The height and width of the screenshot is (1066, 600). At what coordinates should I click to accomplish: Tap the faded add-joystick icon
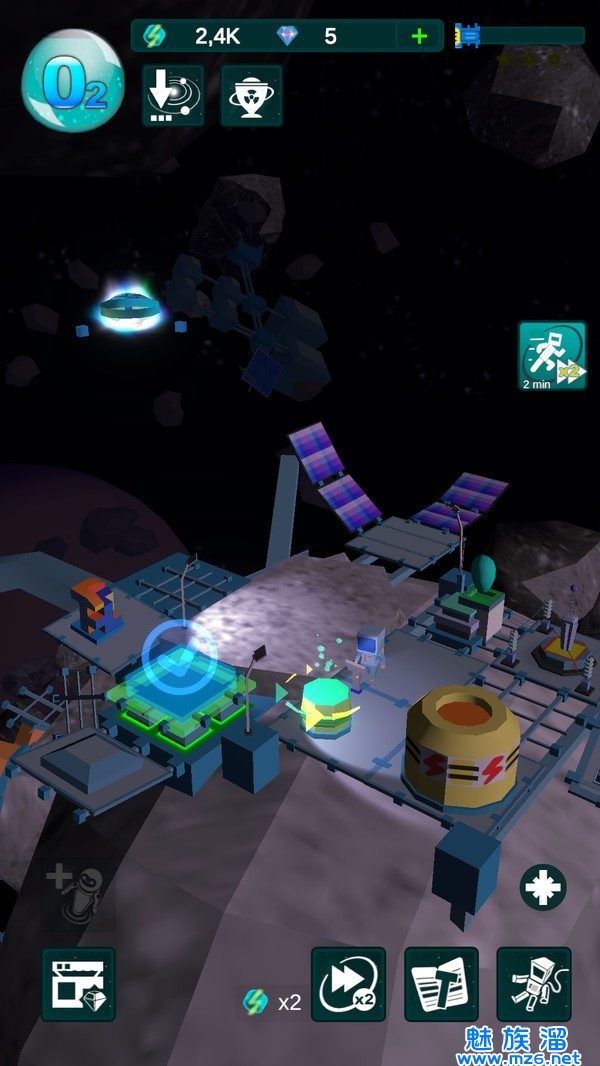point(76,891)
